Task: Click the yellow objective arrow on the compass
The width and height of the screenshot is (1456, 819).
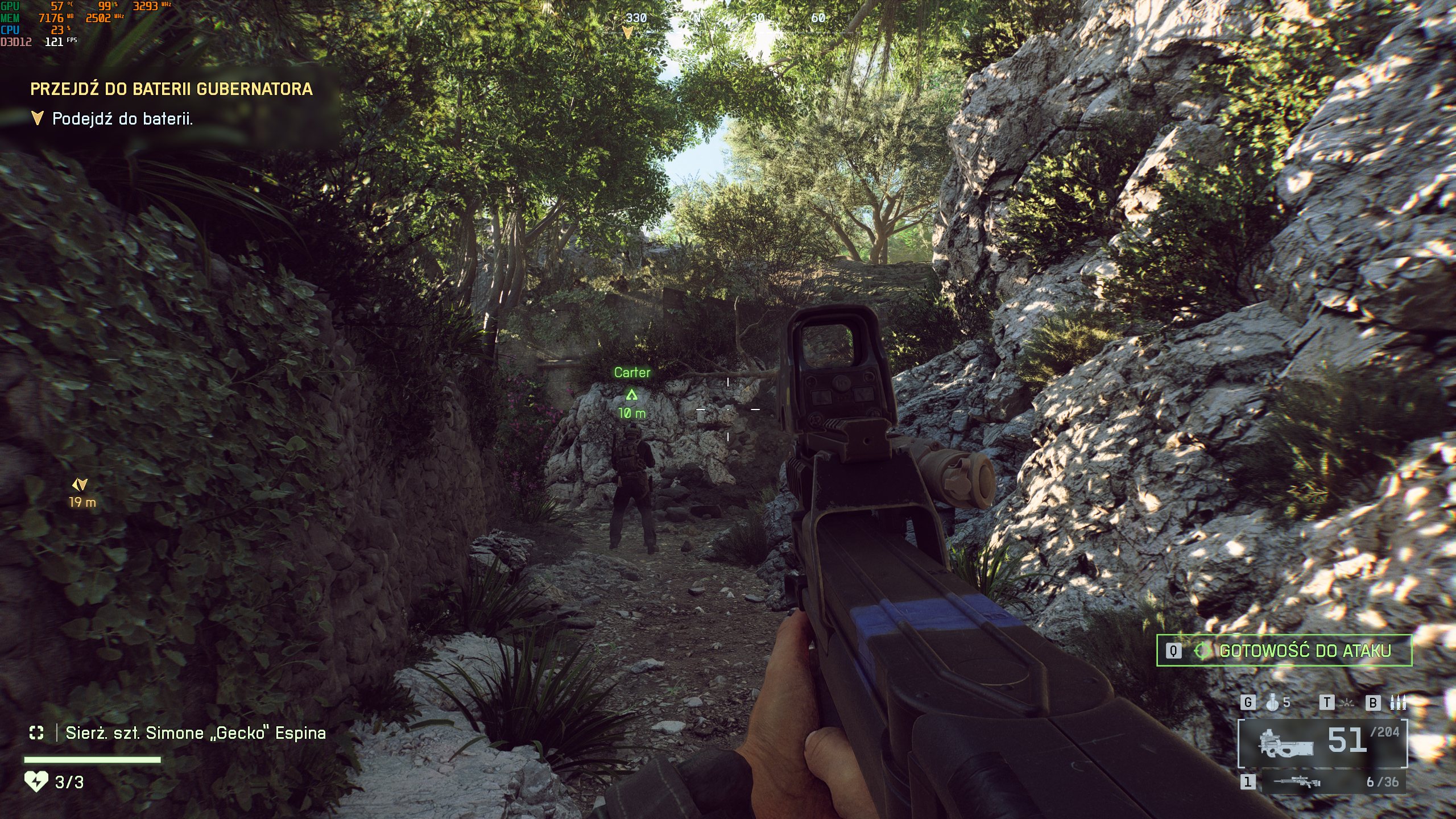Action: point(627,33)
